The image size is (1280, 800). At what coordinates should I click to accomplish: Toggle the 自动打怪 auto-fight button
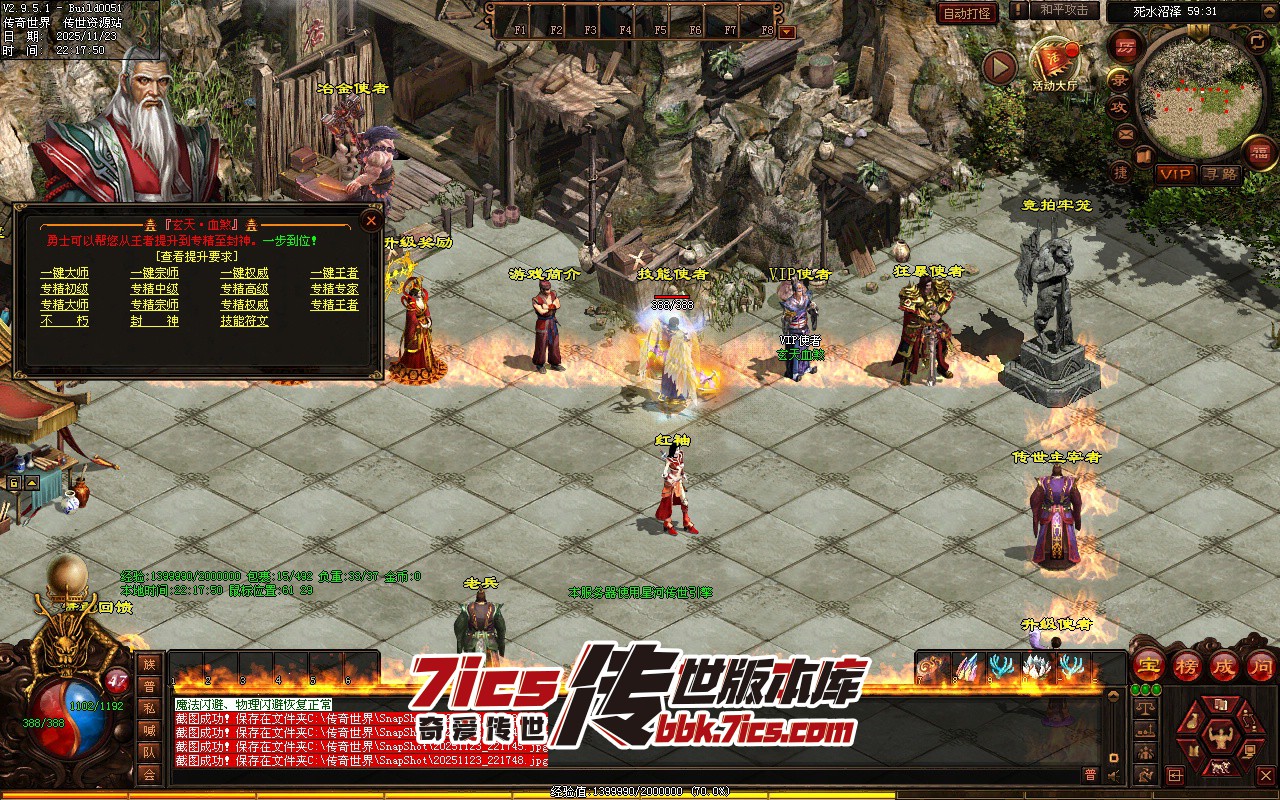(x=967, y=13)
